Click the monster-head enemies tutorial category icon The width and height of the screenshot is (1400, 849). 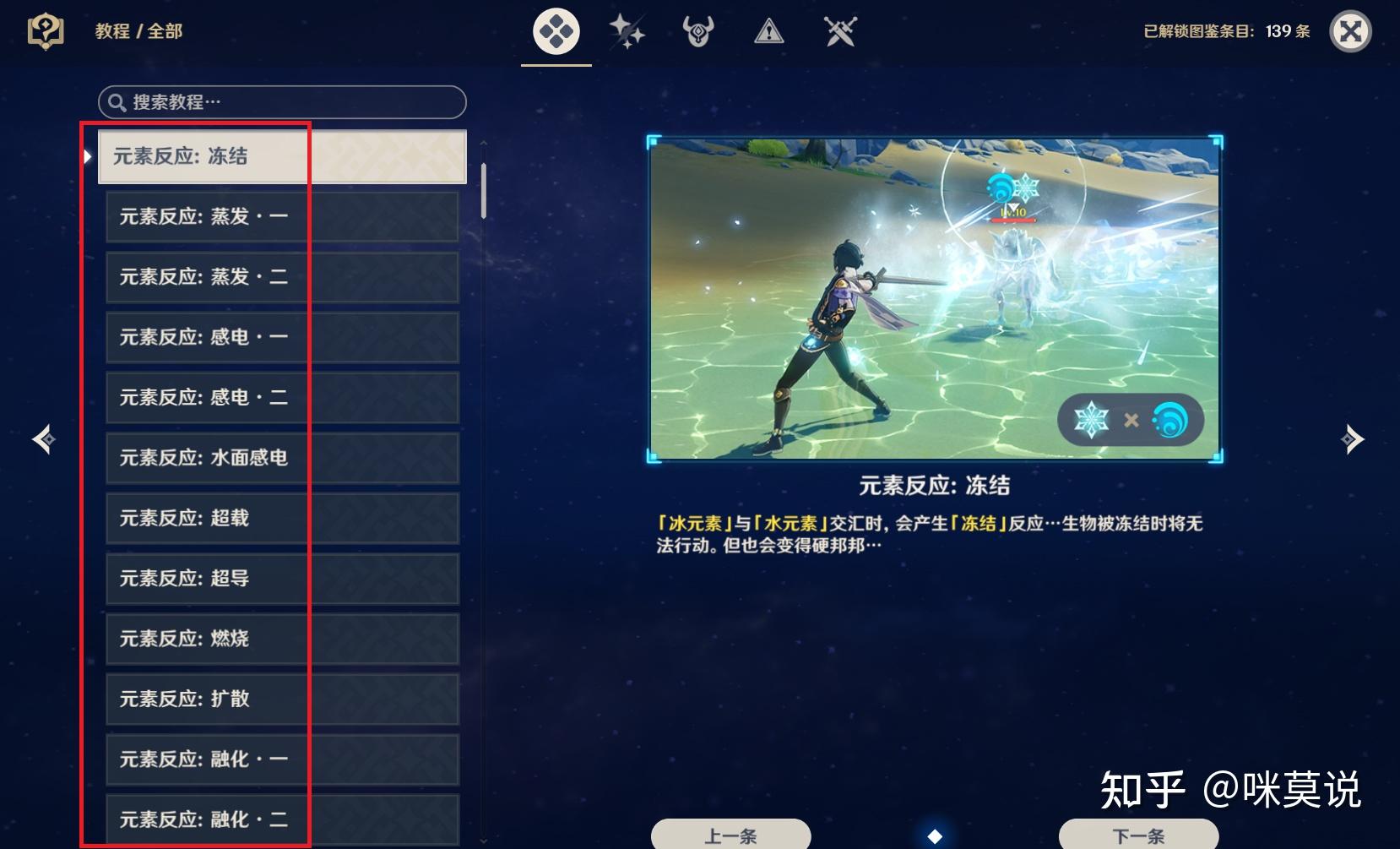[698, 31]
